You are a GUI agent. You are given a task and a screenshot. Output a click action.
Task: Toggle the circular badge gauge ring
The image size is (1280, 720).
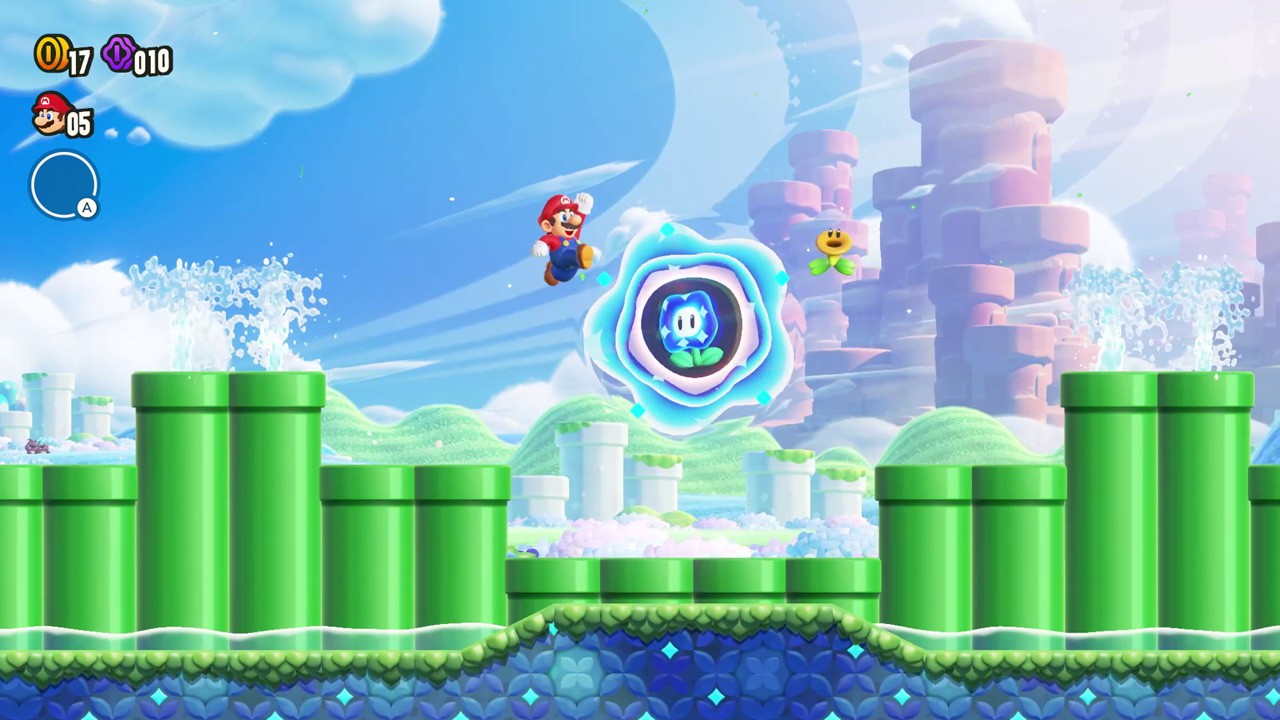pos(64,185)
